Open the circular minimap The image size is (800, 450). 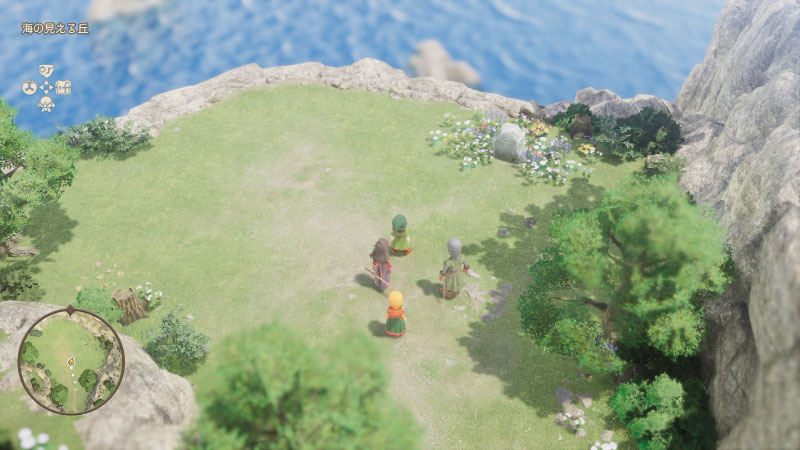pos(71,361)
